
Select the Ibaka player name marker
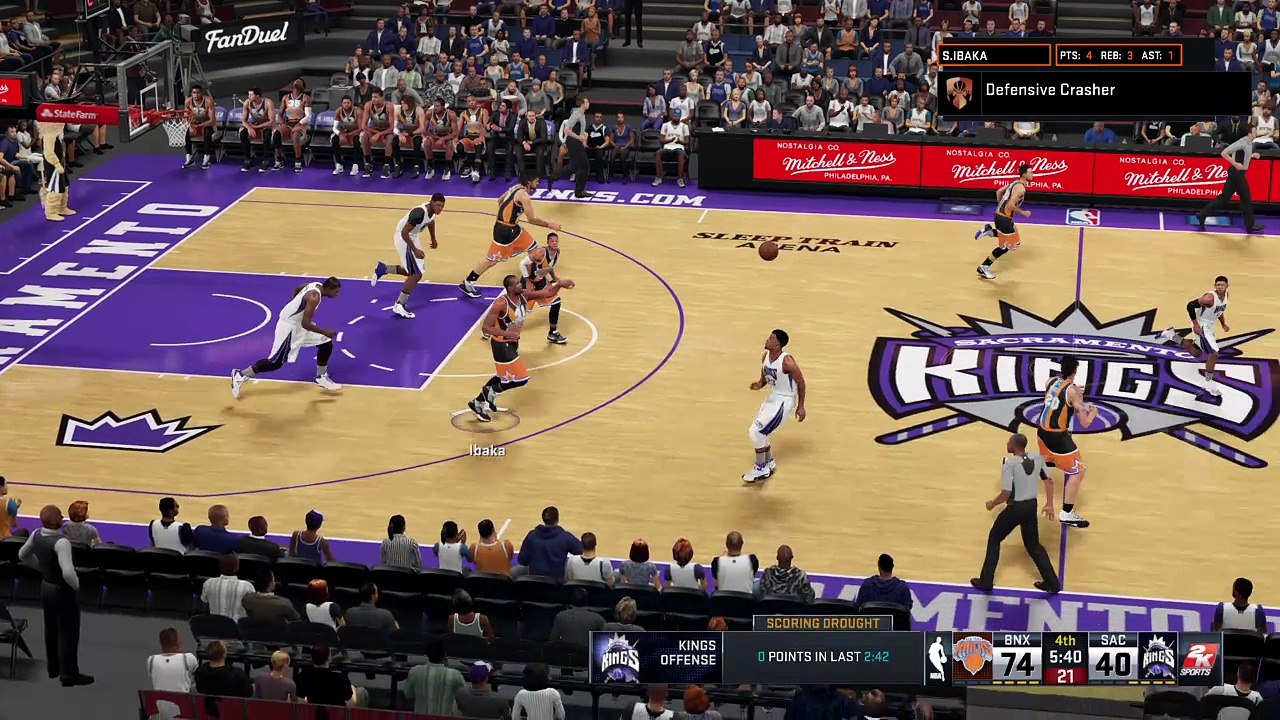[487, 451]
